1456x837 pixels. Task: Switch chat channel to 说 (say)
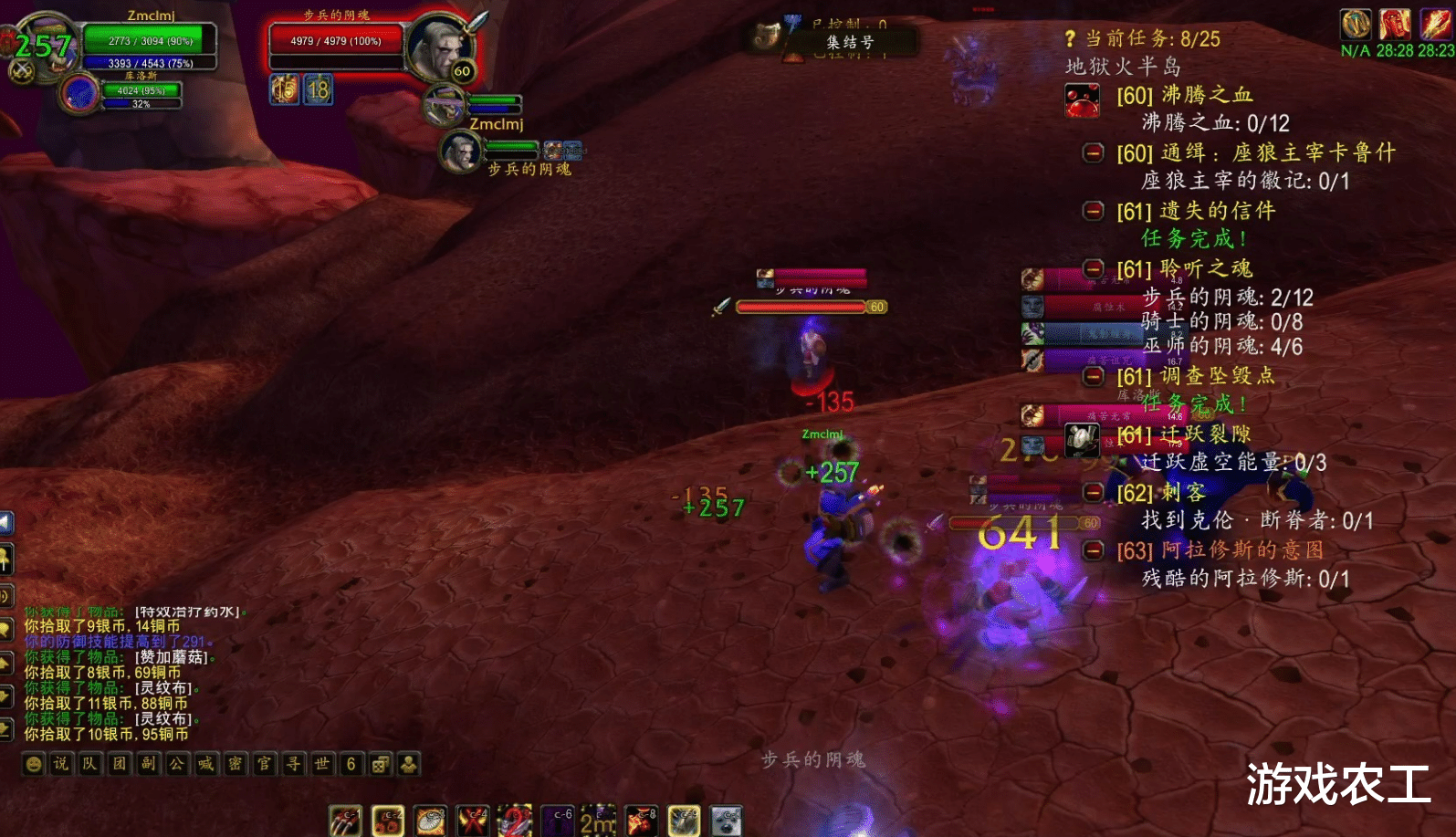(61, 764)
